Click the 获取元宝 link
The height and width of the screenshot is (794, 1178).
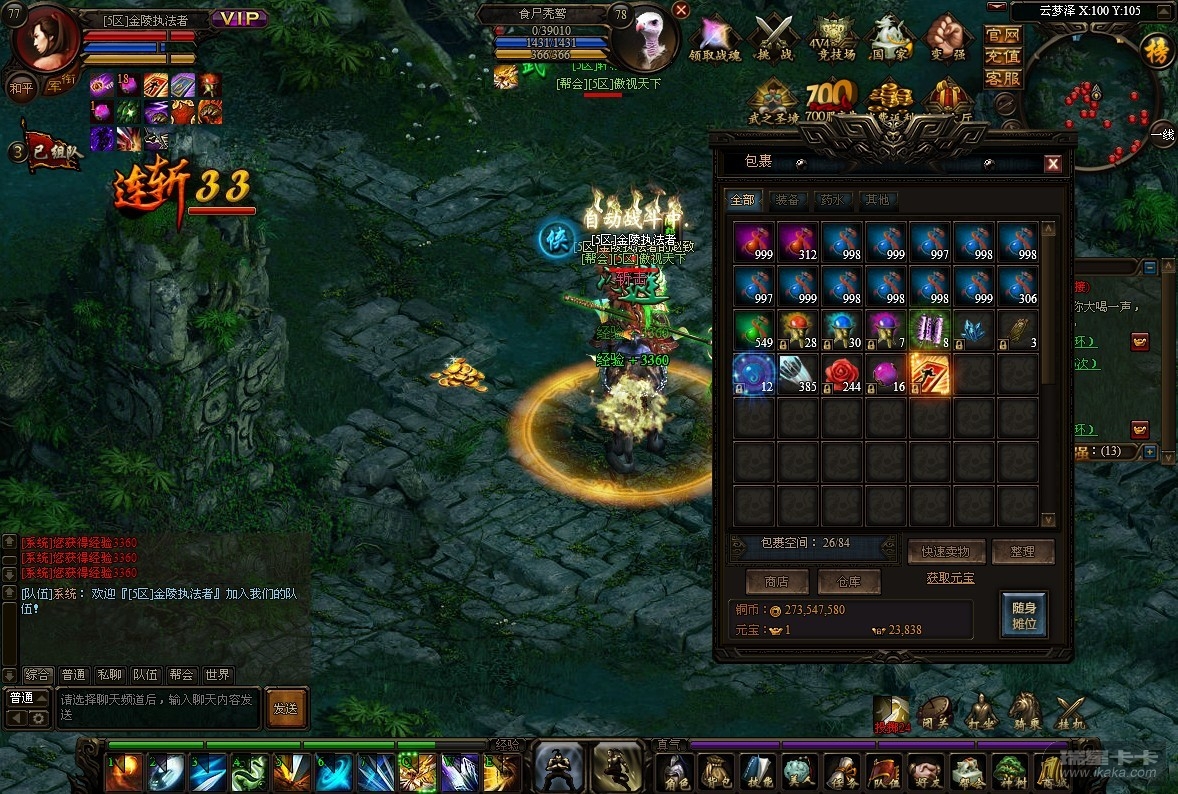[950, 578]
